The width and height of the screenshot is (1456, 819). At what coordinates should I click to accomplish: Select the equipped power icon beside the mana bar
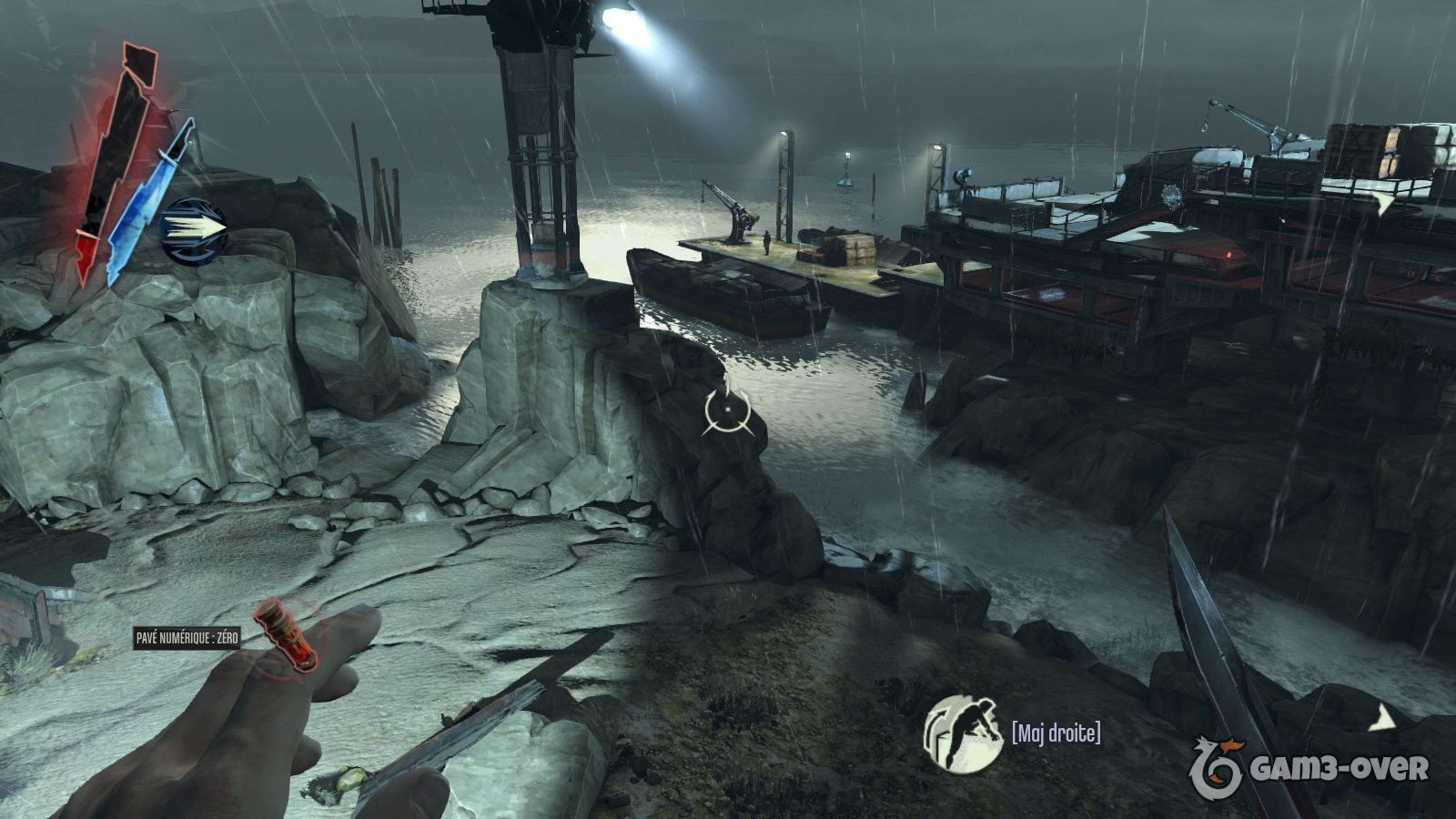[193, 227]
